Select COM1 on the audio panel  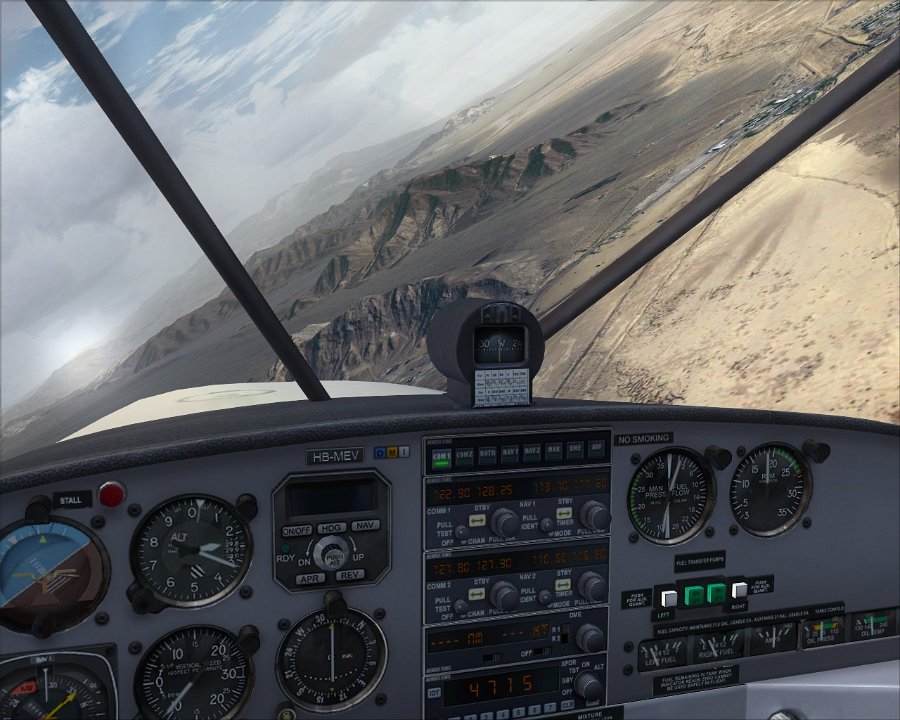click(440, 455)
